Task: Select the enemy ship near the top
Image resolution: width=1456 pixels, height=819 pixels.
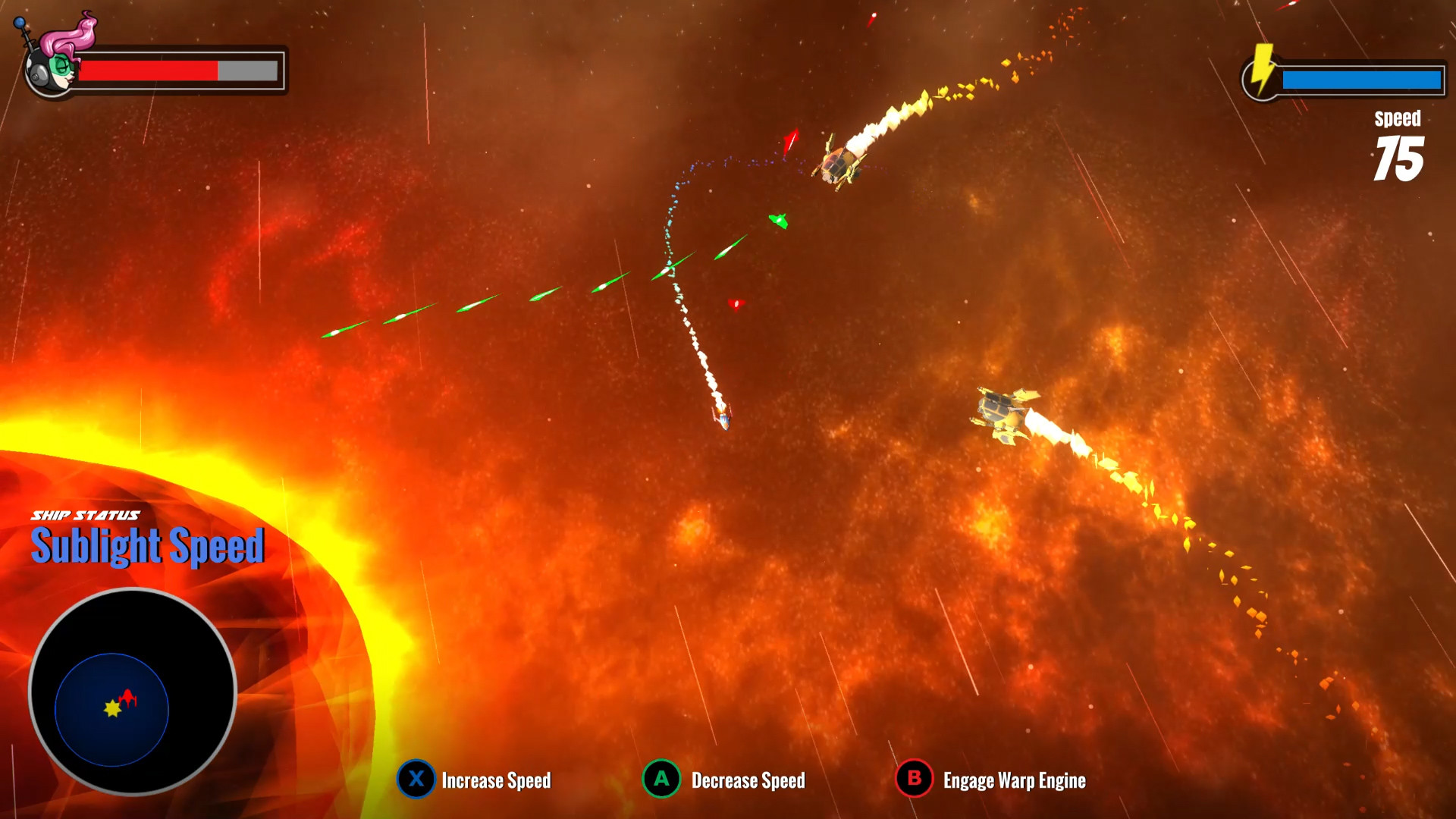Action: pos(838,163)
